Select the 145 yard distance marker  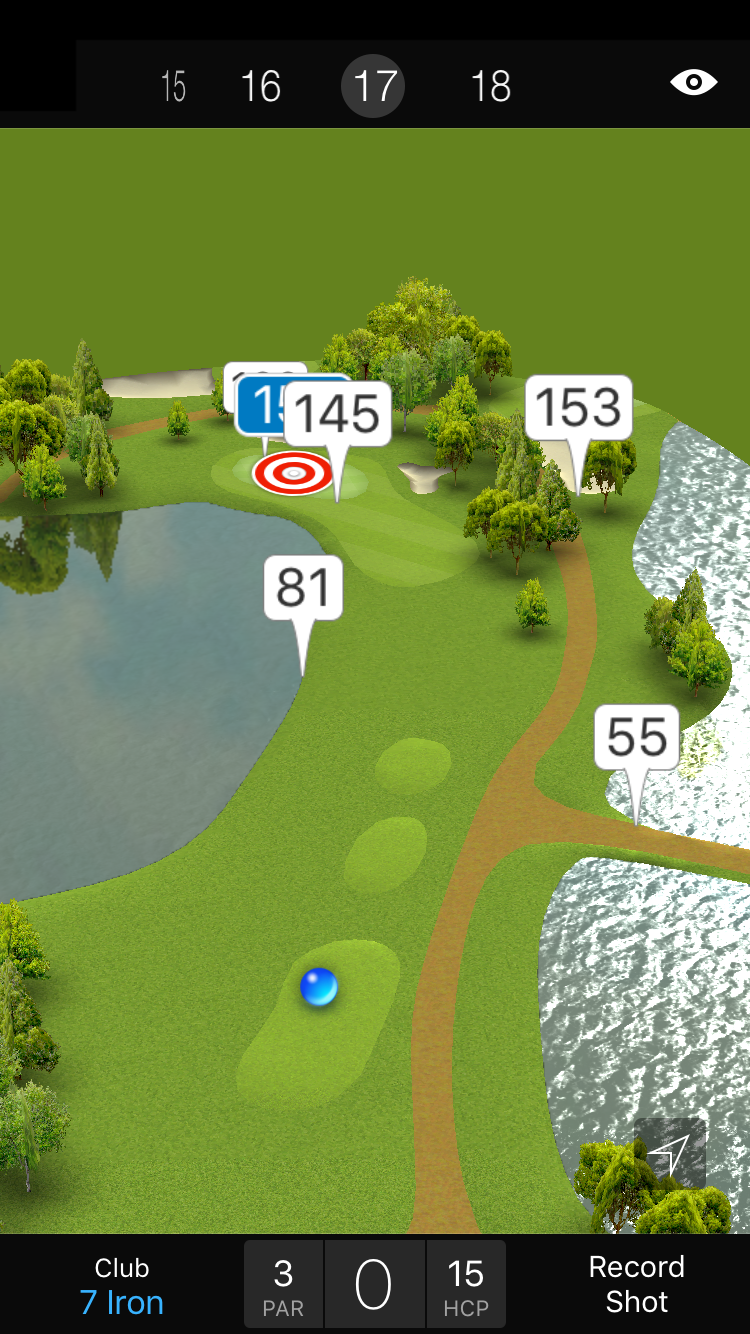(x=338, y=414)
